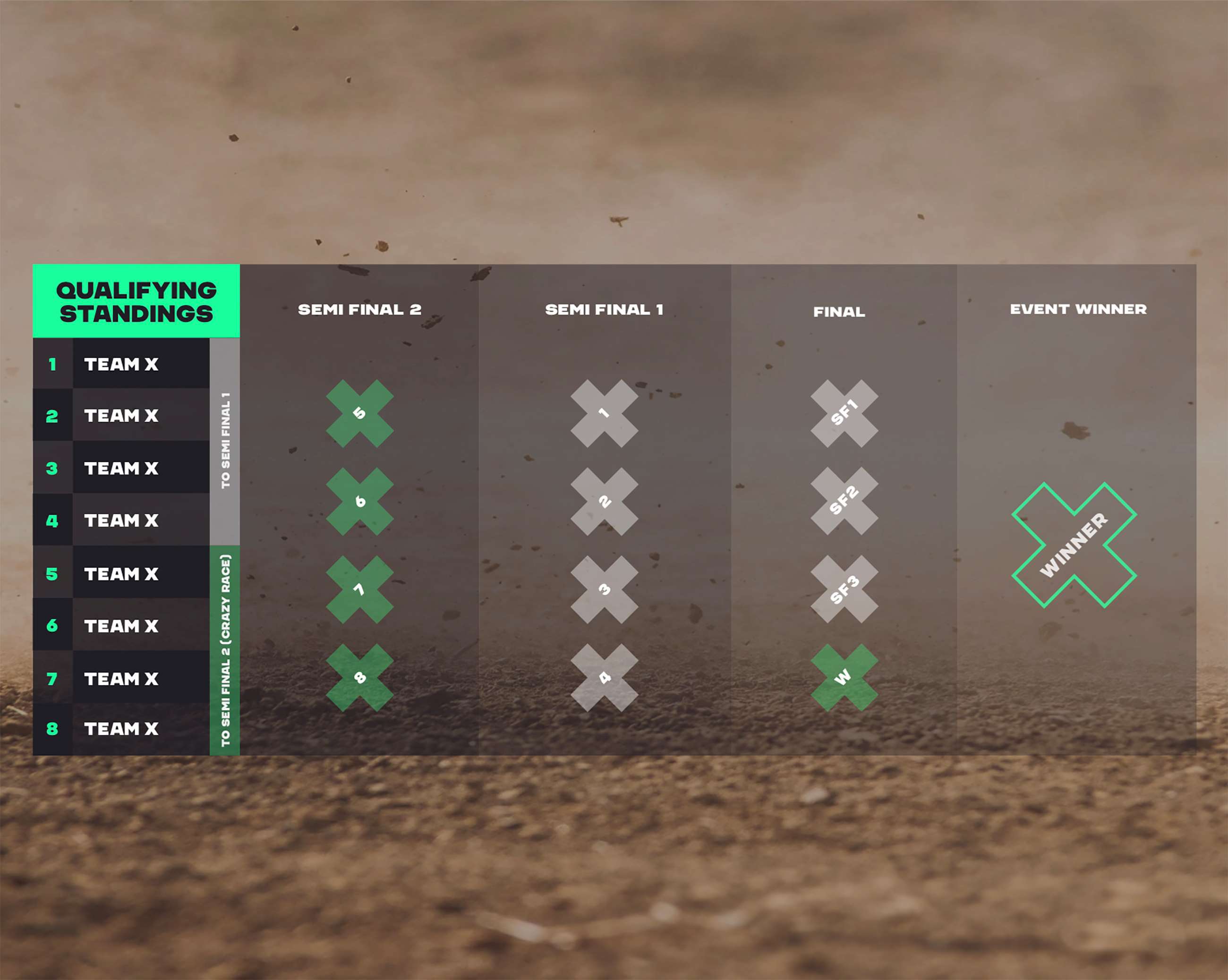Select the rank 3 Team X row
1228x980 pixels.
pyautogui.click(x=121, y=468)
